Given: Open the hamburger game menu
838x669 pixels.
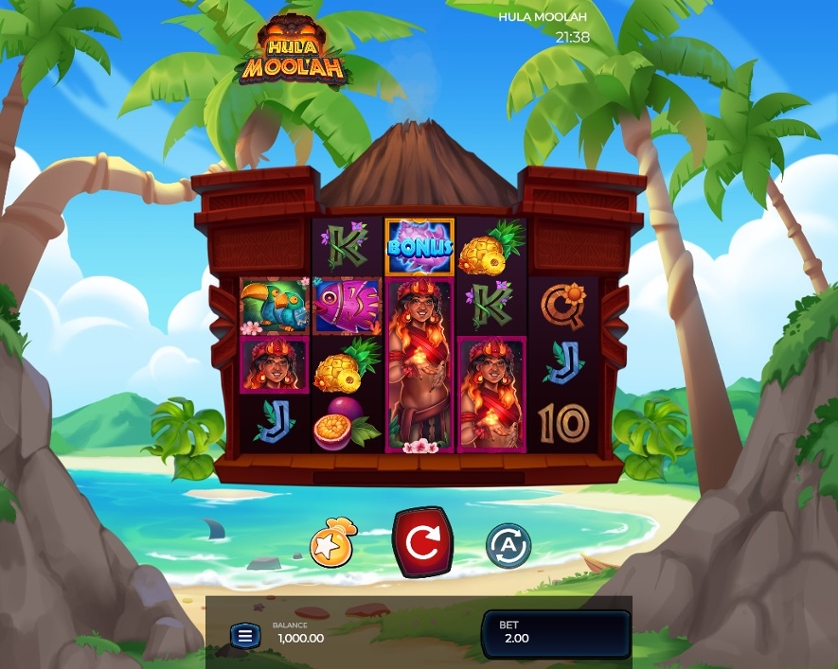Looking at the screenshot, I should pos(245,635).
